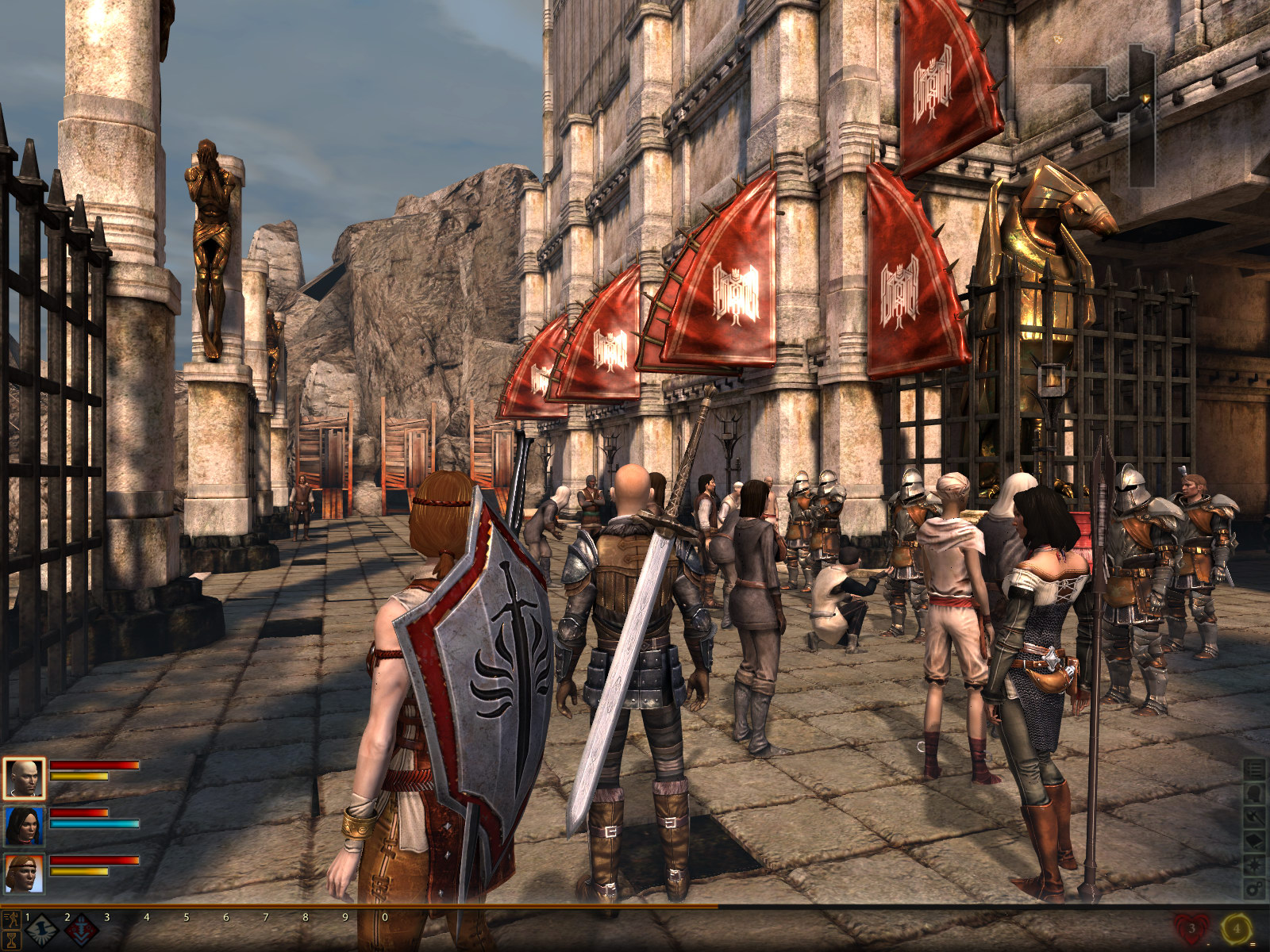
Task: Toggle the party movement hold button
Action: pyautogui.click(x=11, y=920)
